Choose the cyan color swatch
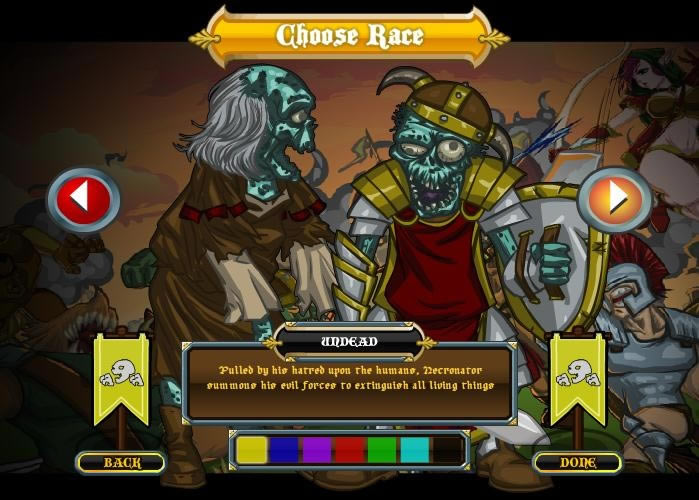 [414, 450]
